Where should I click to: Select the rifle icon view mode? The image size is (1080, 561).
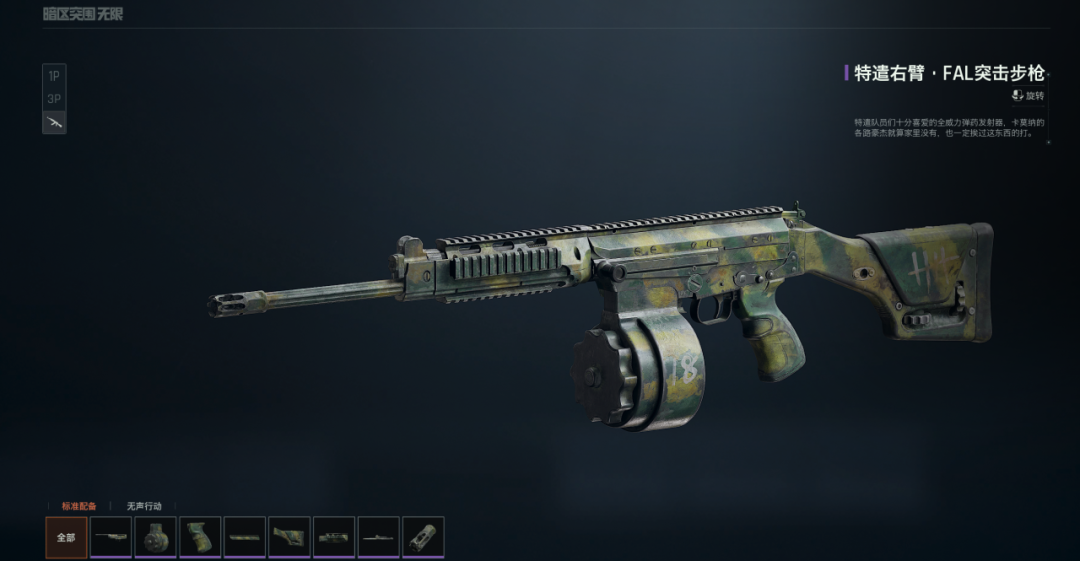54,122
